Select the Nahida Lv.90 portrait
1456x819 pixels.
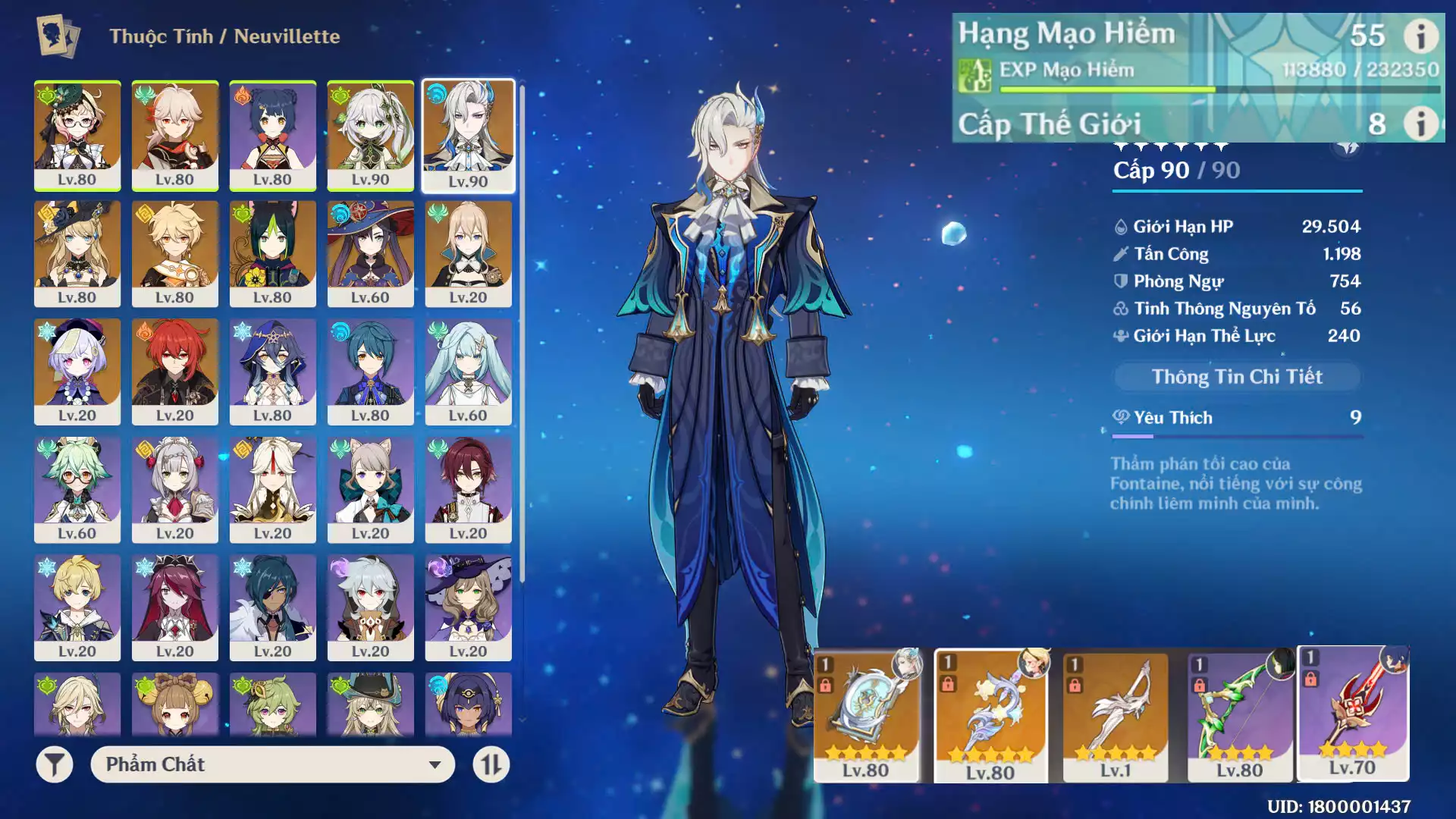coord(371,135)
